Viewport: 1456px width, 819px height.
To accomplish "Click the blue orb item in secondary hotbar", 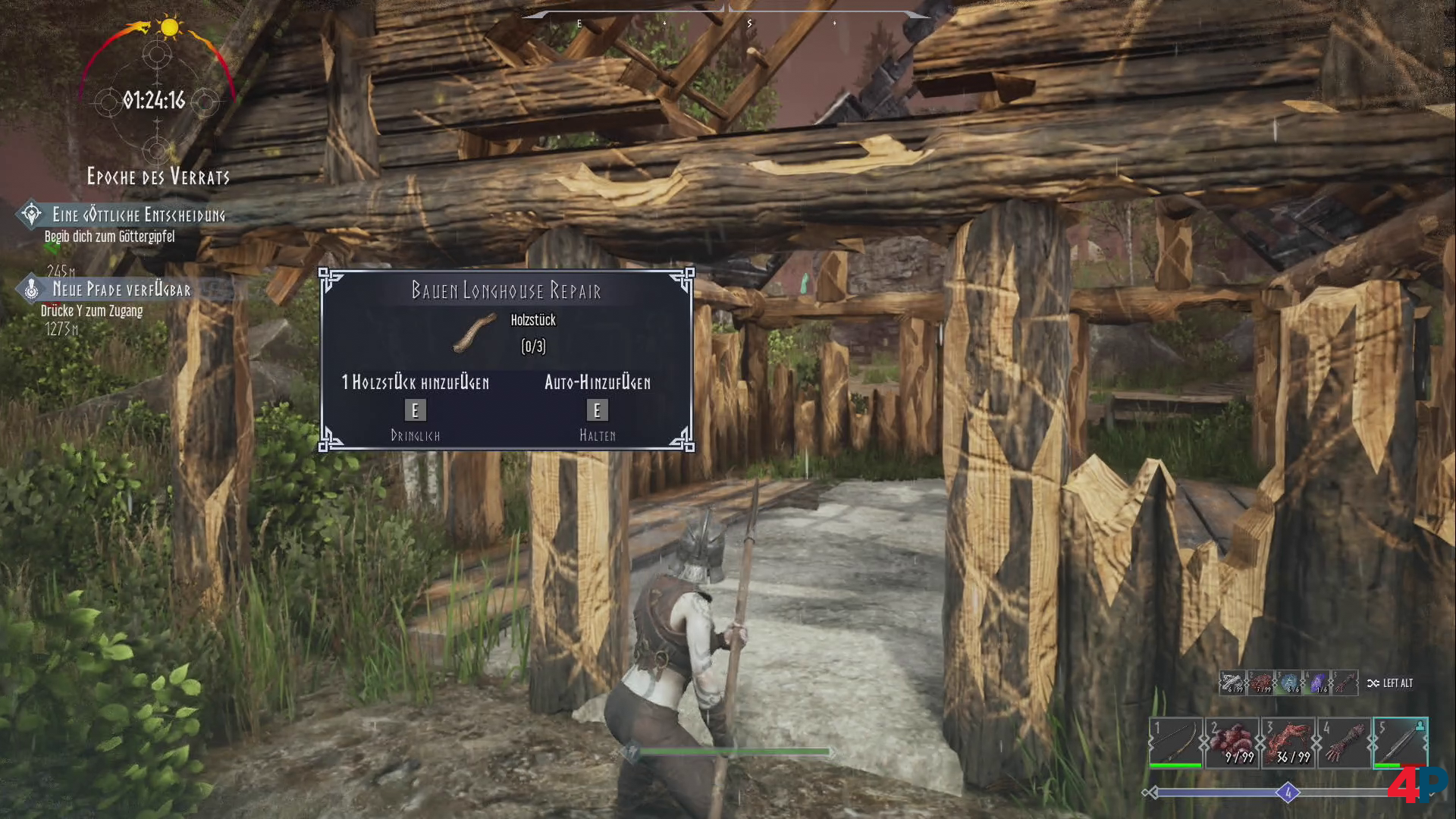I will (1288, 683).
